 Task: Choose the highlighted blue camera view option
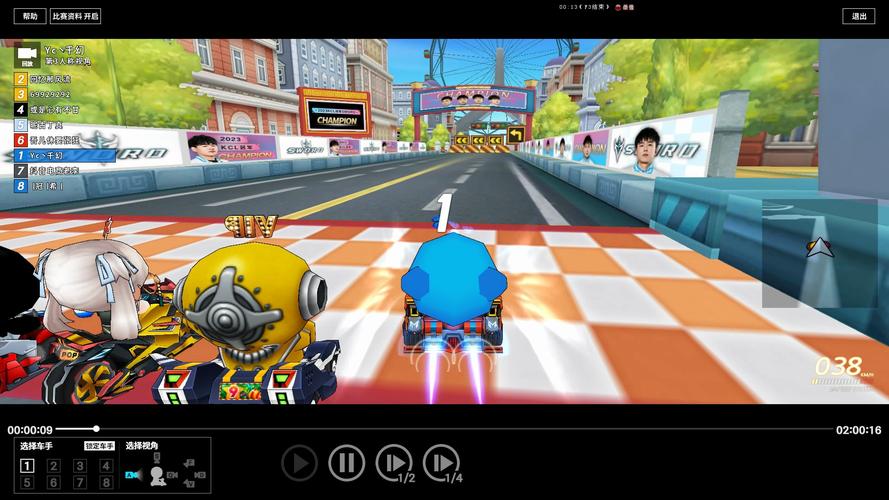133,474
